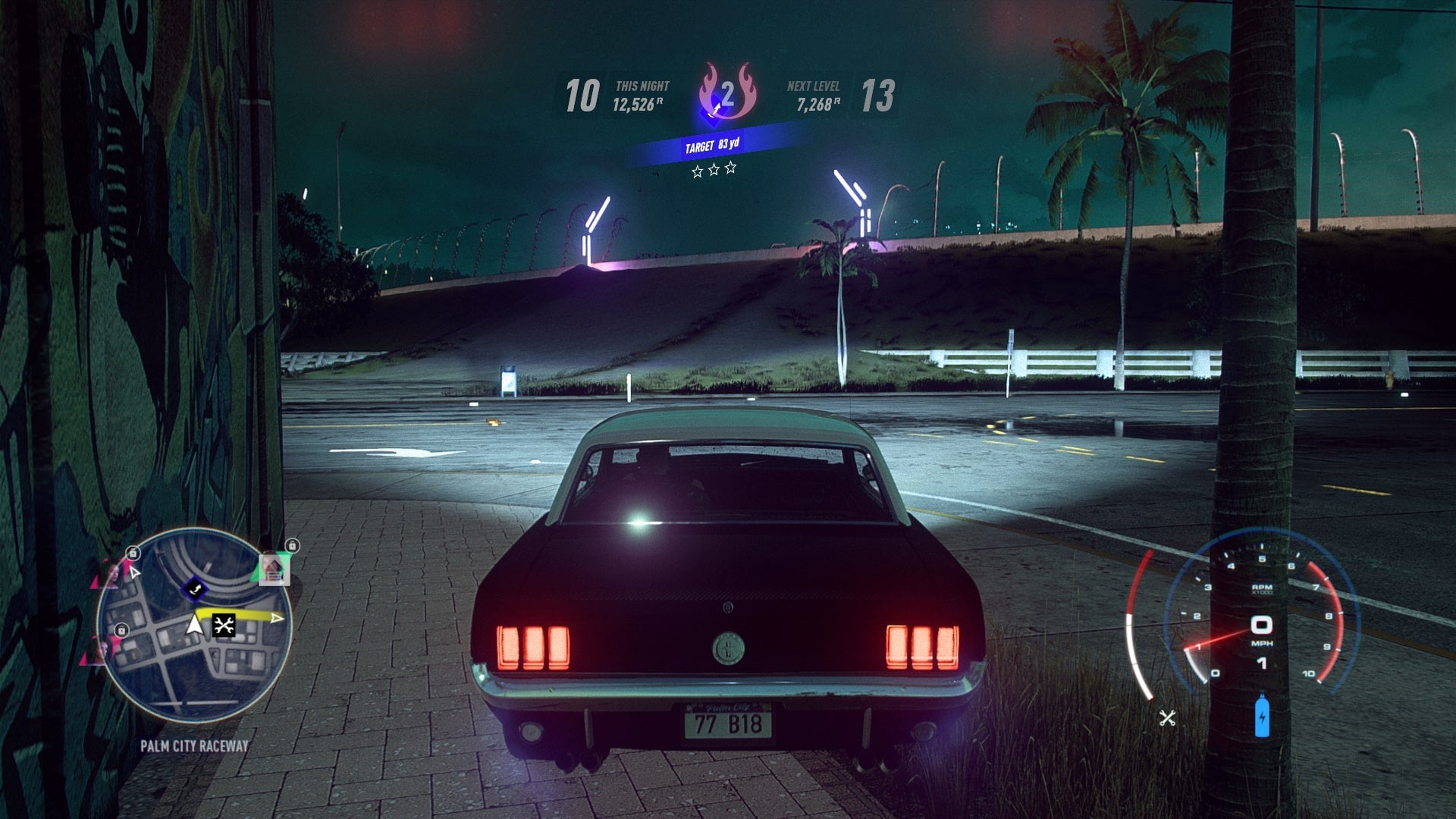Viewport: 1456px width, 819px height.
Task: Open the TARGET 83 yd banner
Action: coord(714,146)
